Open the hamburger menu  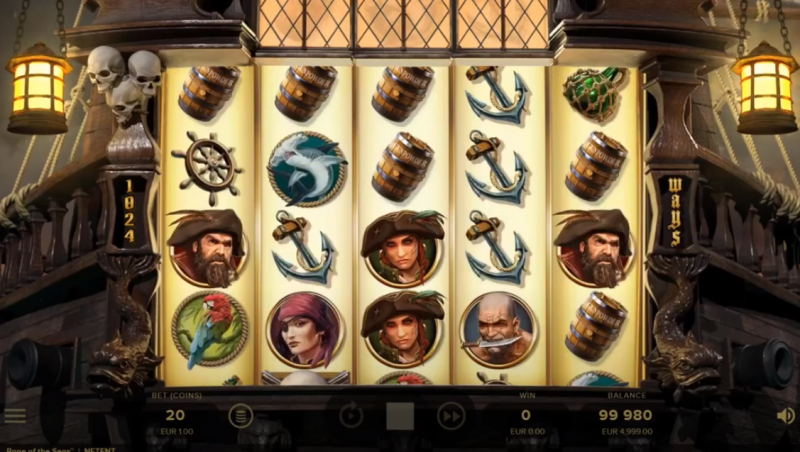[15, 415]
